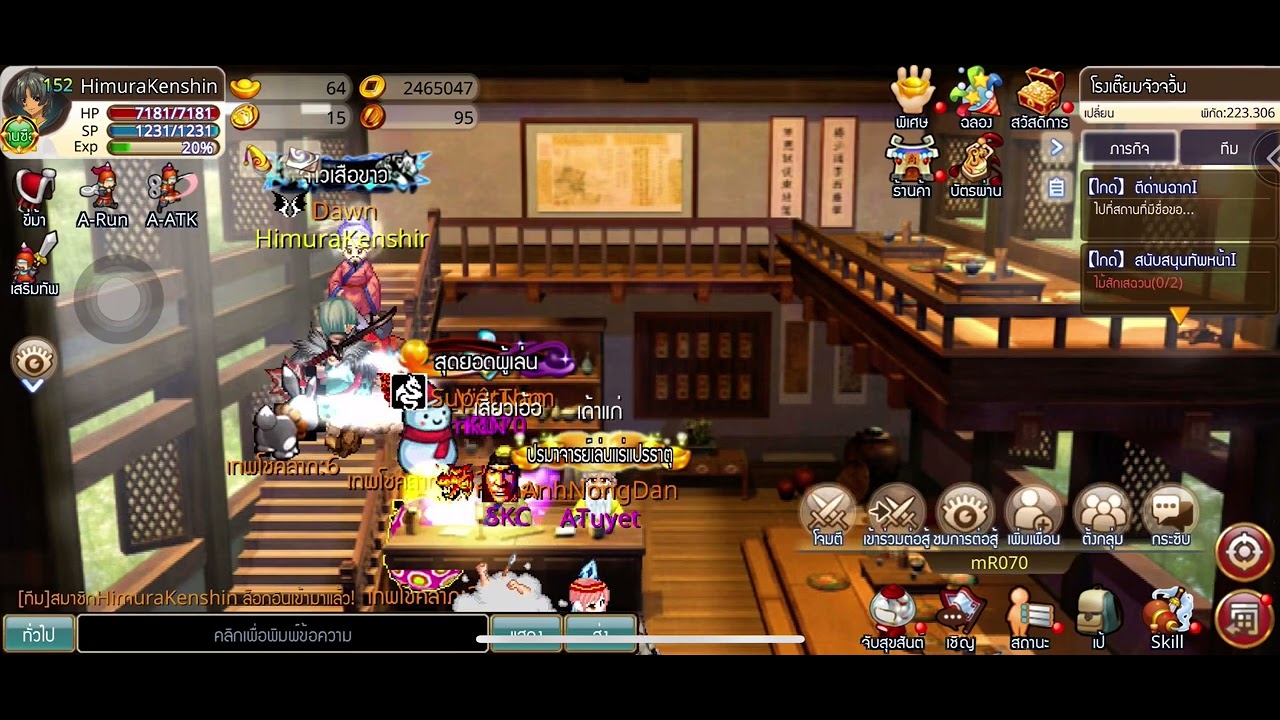Select the ทั่วไป general chat channel button

tap(38, 635)
